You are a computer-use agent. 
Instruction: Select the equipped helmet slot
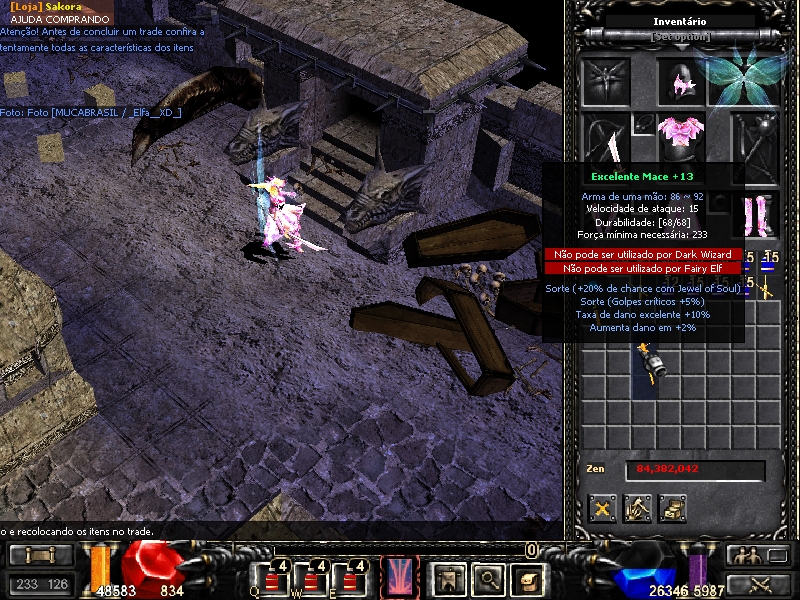[x=680, y=82]
